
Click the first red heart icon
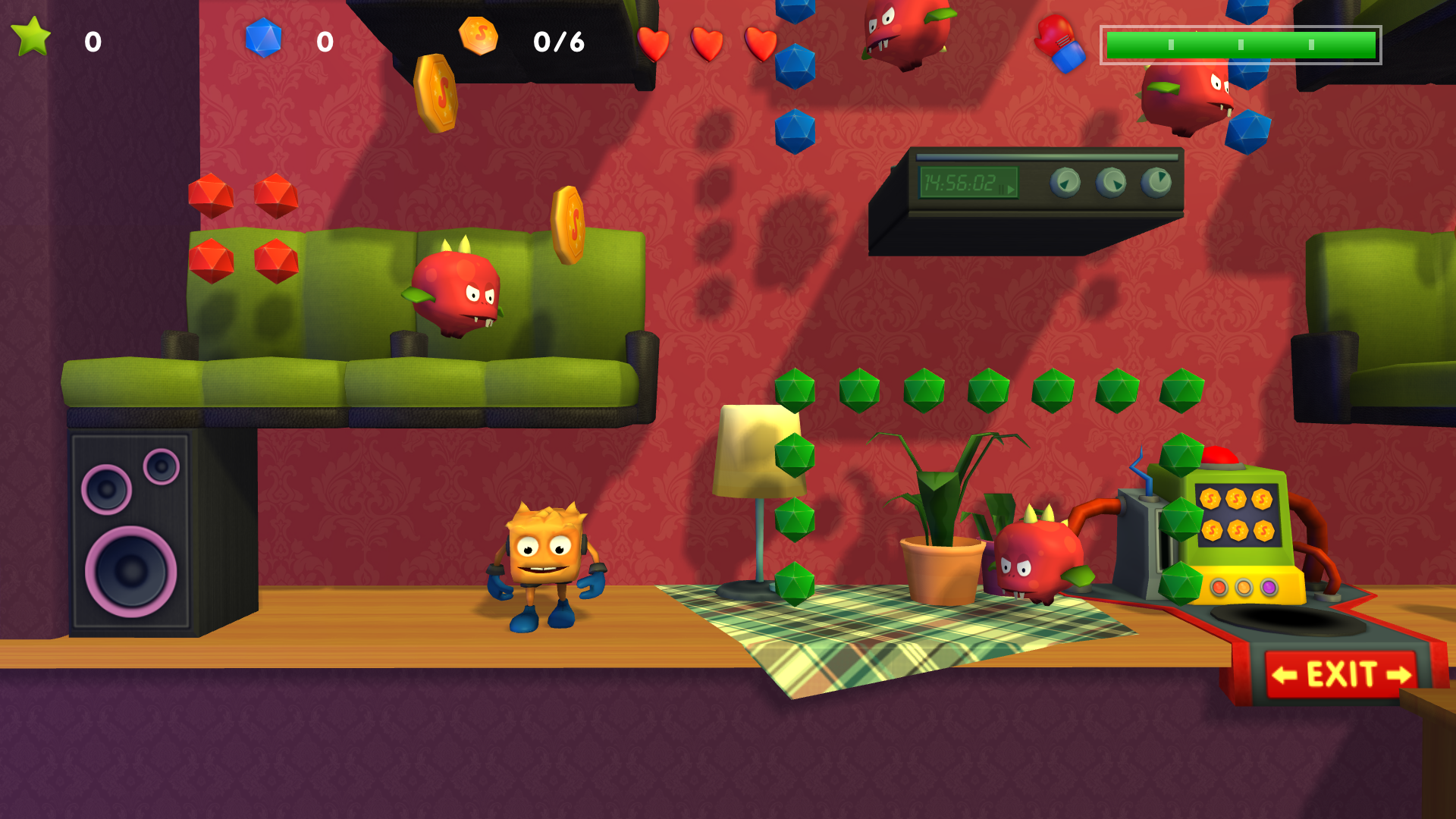coord(652,42)
